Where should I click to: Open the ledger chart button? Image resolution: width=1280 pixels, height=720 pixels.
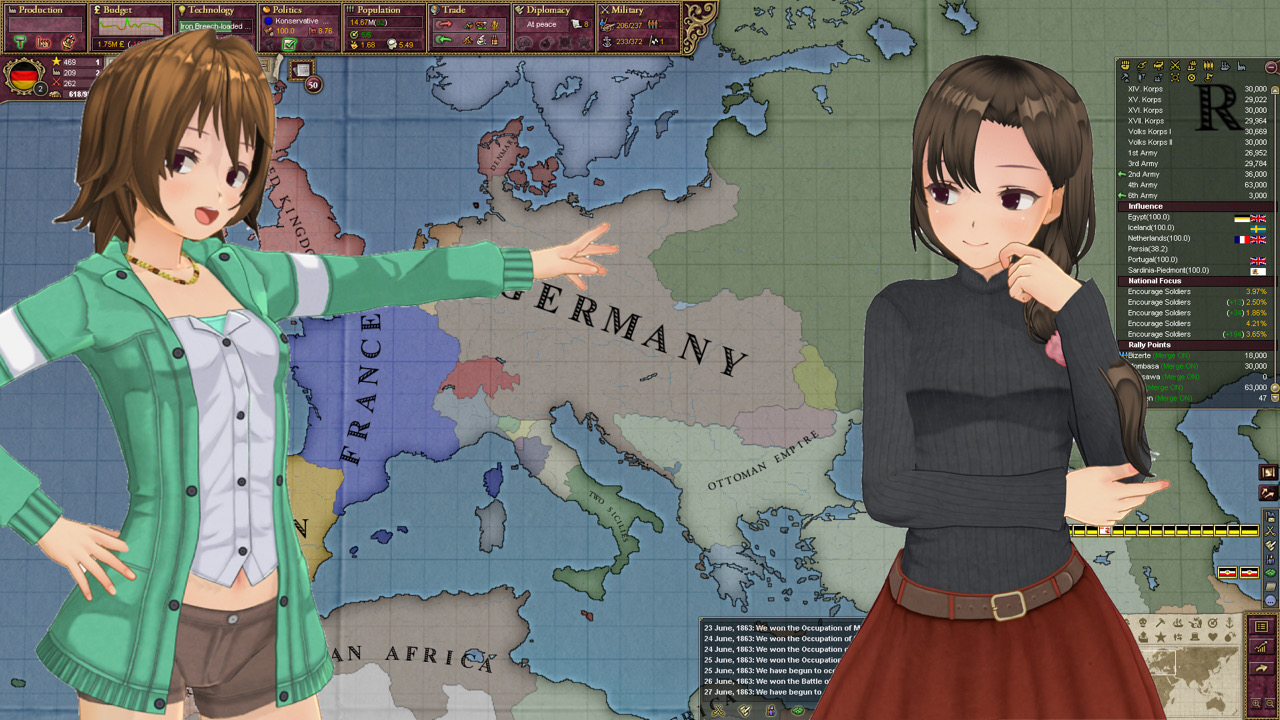(x=1261, y=647)
